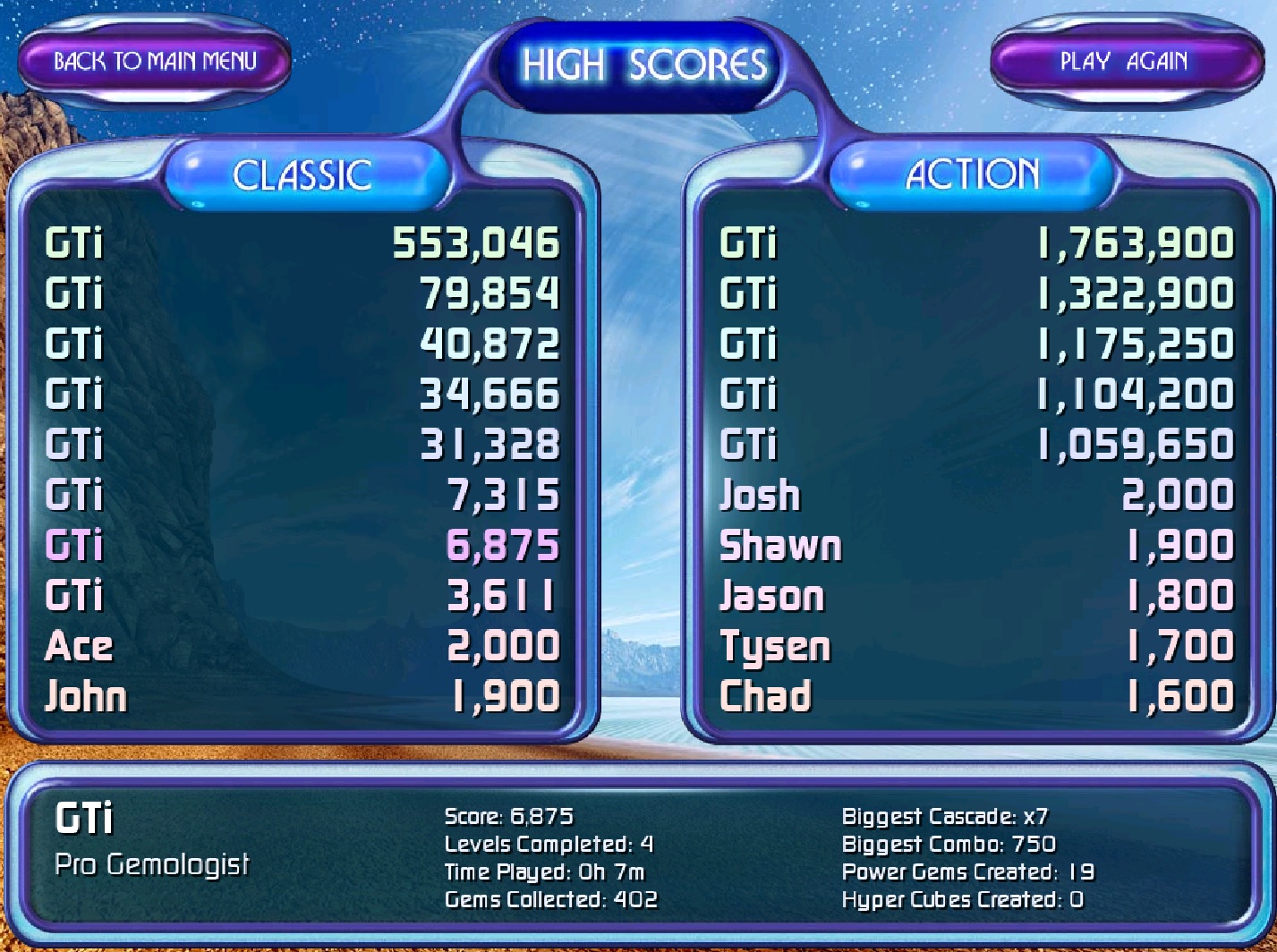Choose John's 1,900 Classic score
This screenshot has width=1277, height=952.
(302, 696)
